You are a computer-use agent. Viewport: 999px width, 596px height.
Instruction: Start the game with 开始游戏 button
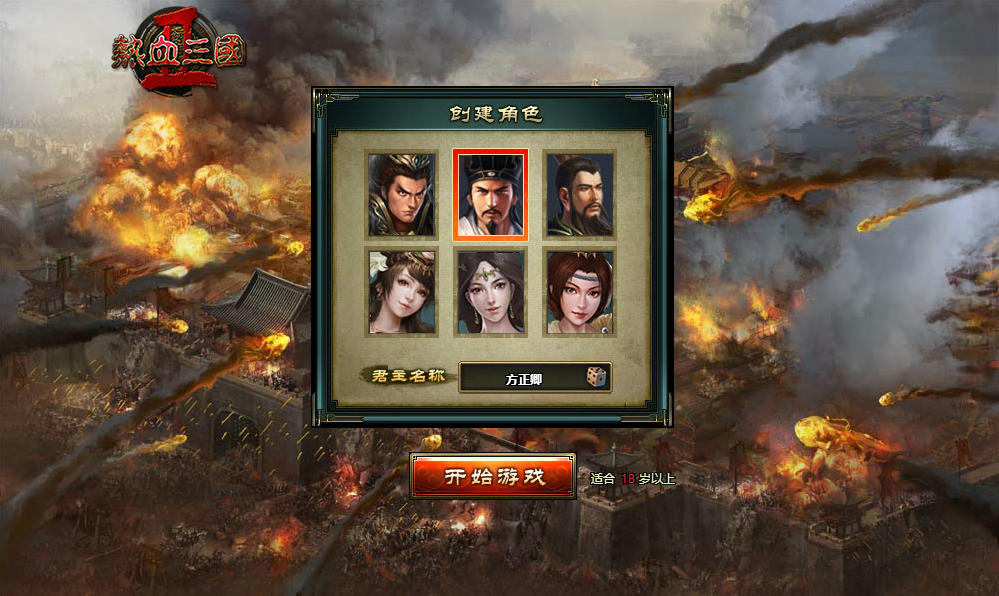click(x=493, y=476)
